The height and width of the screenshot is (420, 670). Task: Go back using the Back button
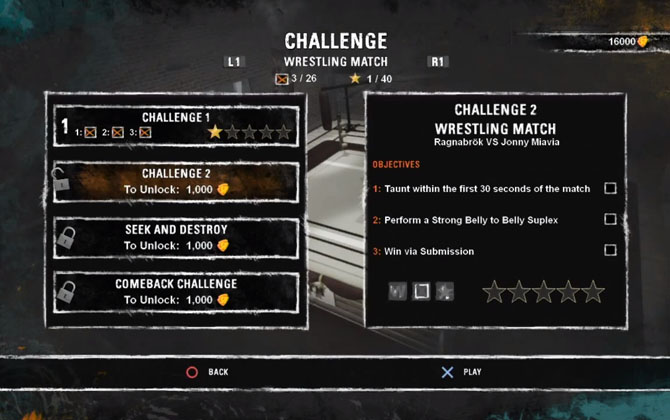click(207, 372)
